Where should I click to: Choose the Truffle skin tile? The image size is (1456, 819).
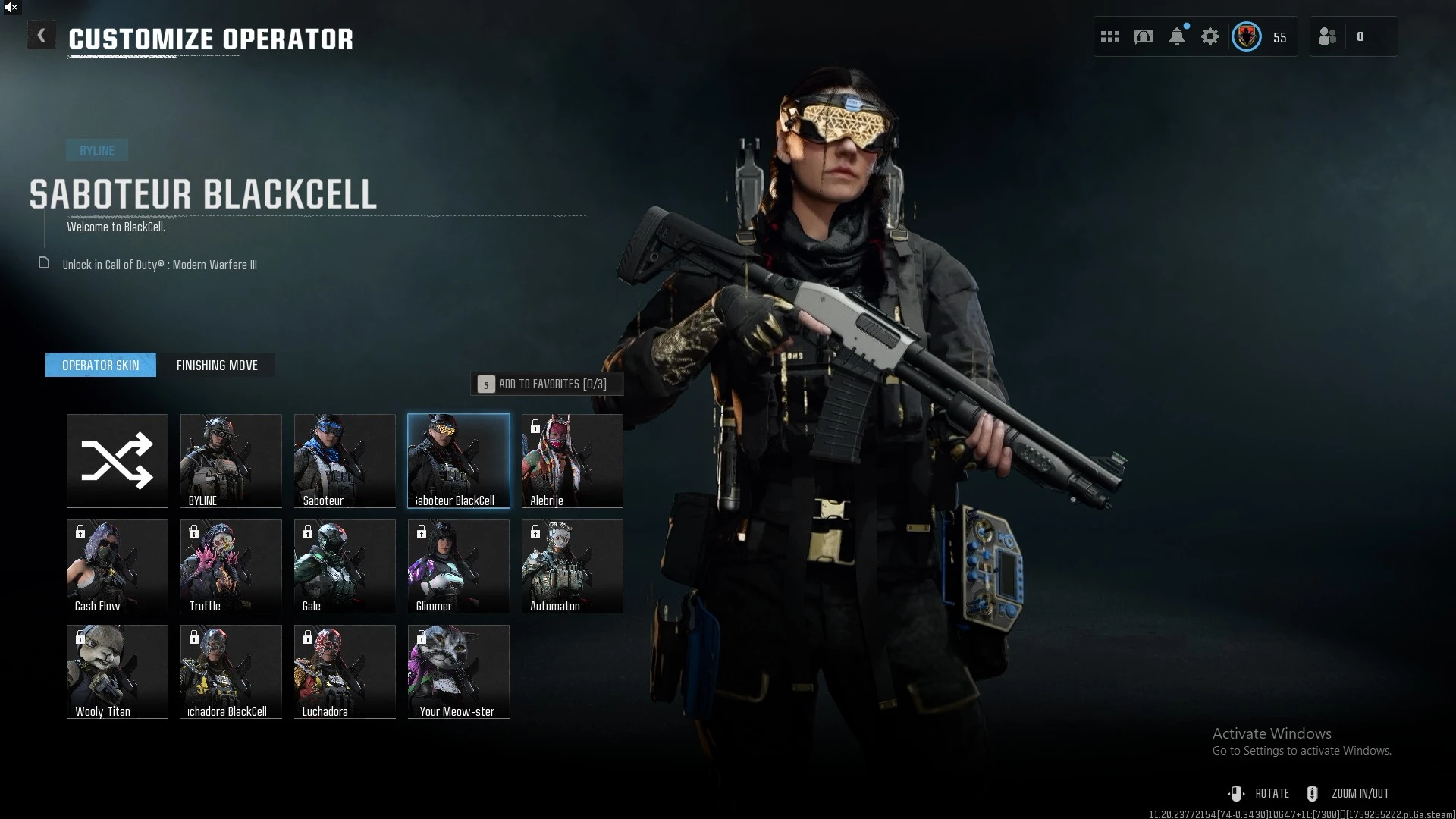pos(231,566)
